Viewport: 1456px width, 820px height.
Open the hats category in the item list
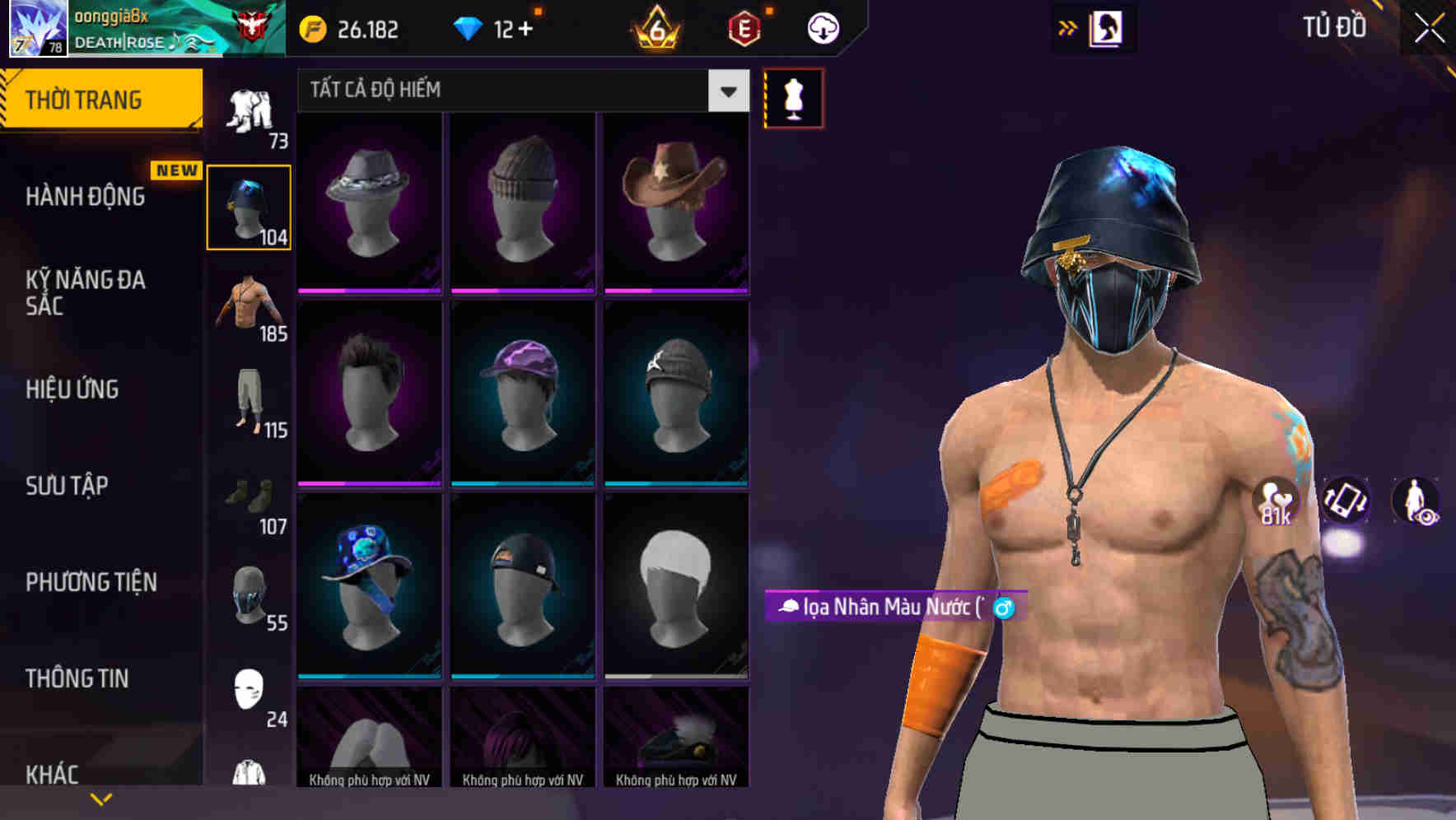pyautogui.click(x=248, y=206)
